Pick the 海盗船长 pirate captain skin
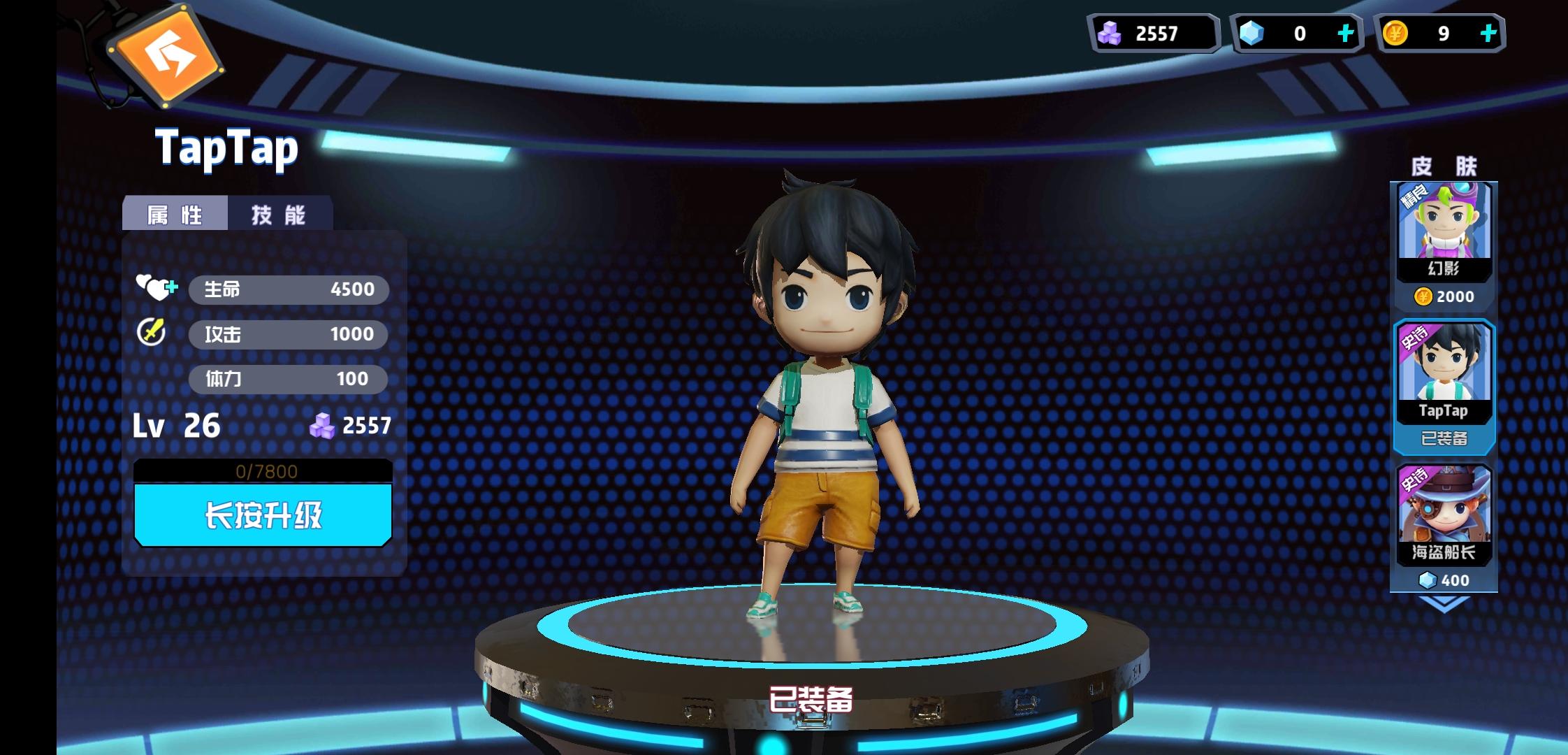Screen dimensions: 1568x755 (x=1444, y=516)
